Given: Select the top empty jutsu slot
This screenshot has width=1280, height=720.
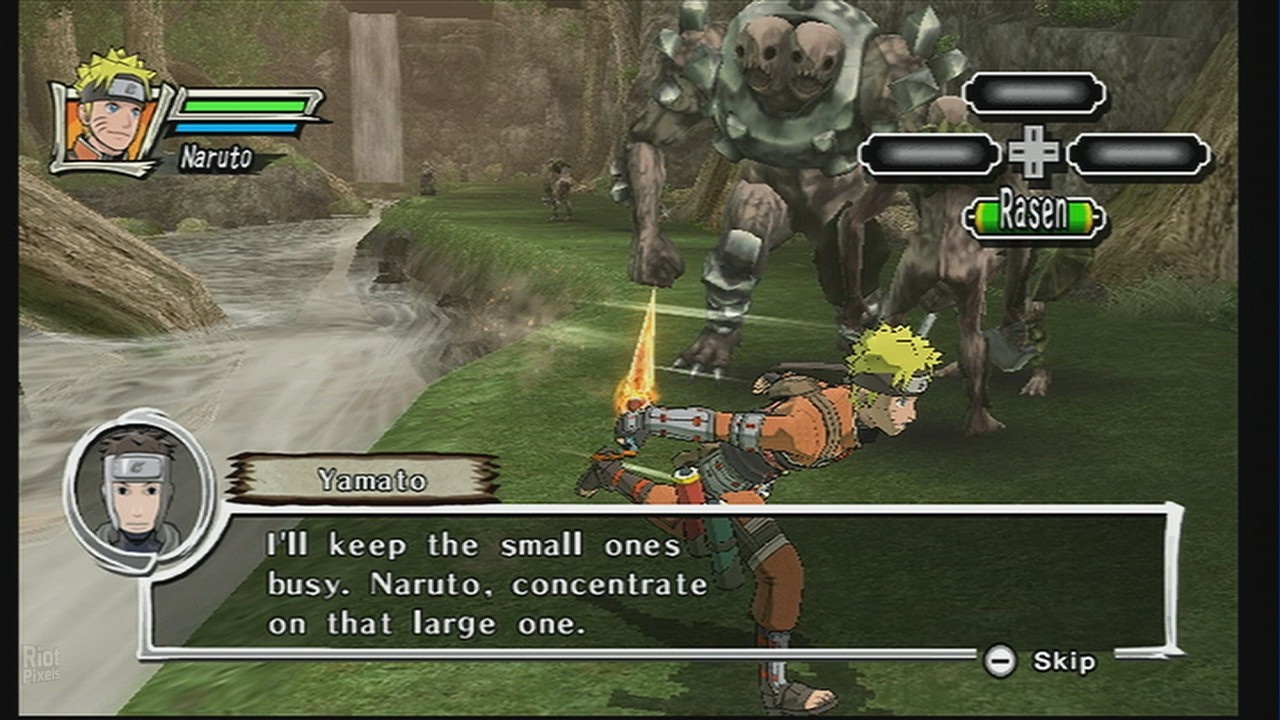Looking at the screenshot, I should [x=1035, y=92].
